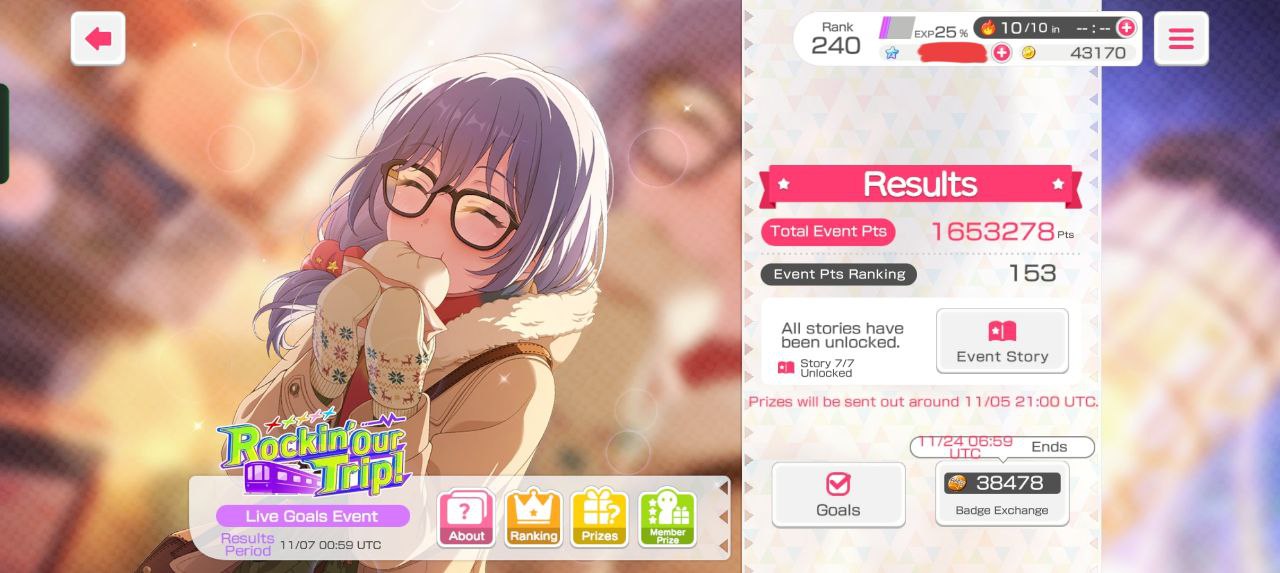The image size is (1280, 573).
Task: View the event Prizes
Action: tap(600, 518)
